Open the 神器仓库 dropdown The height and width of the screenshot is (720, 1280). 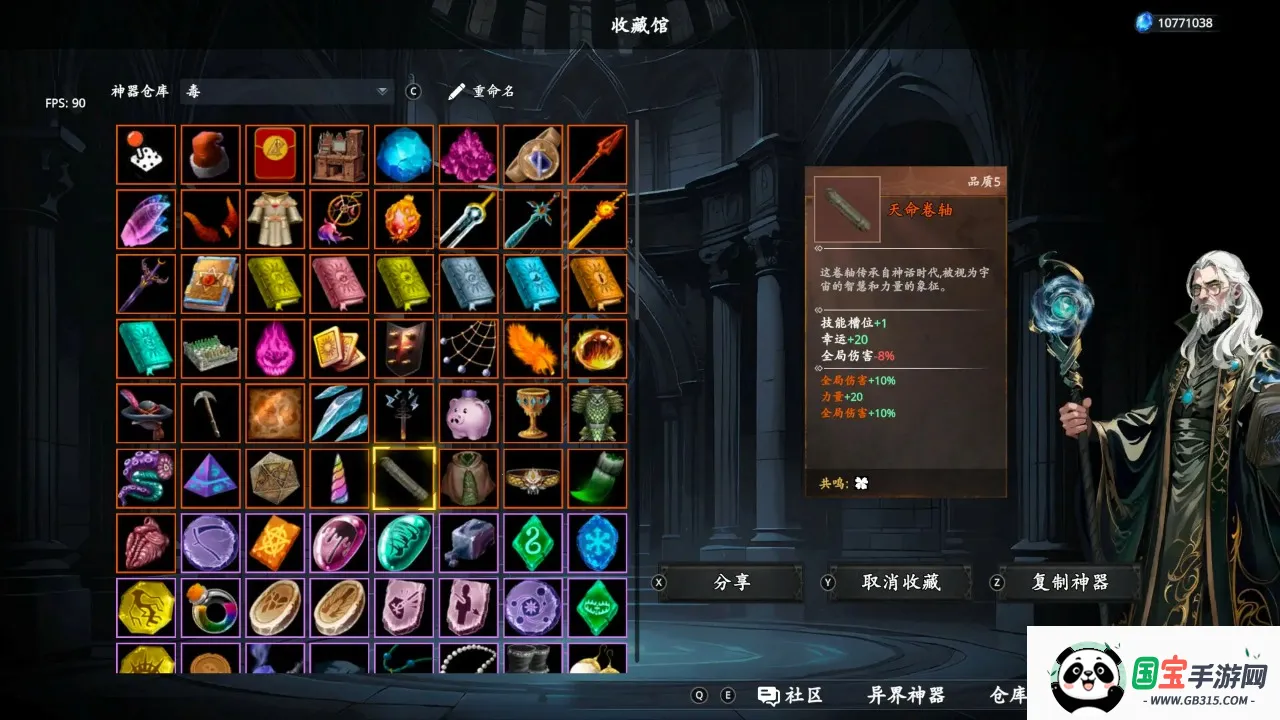[287, 91]
